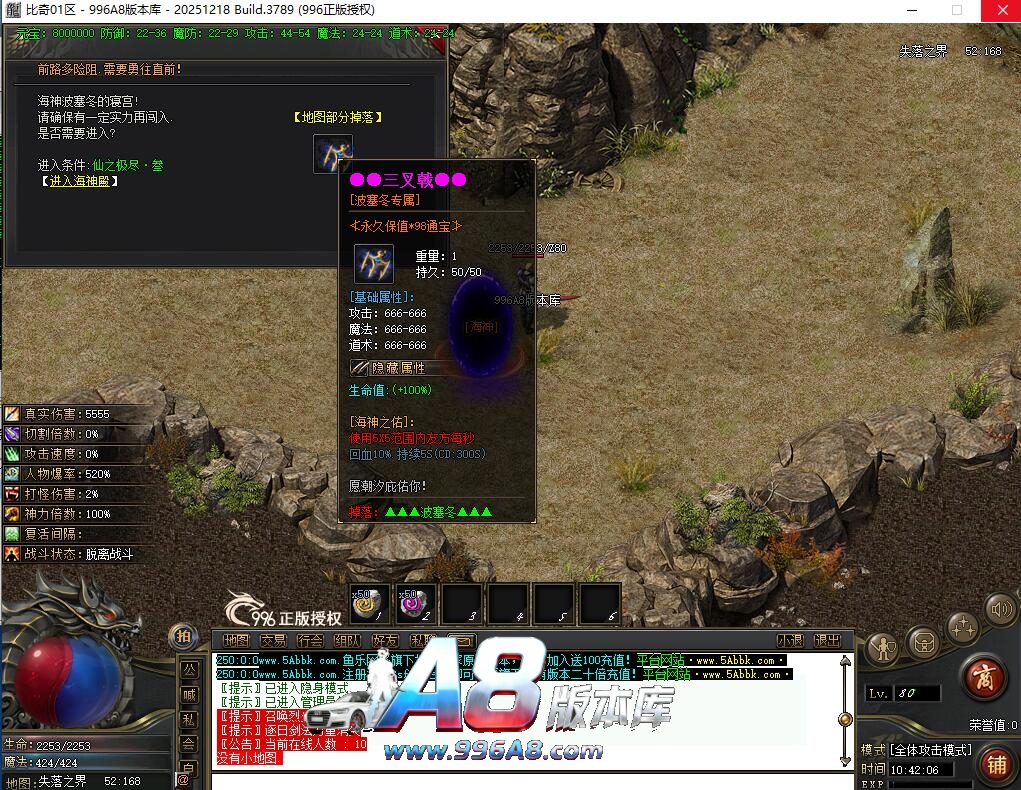Open the character figure icon panel
Screen dimensions: 1021x790
[x=883, y=648]
